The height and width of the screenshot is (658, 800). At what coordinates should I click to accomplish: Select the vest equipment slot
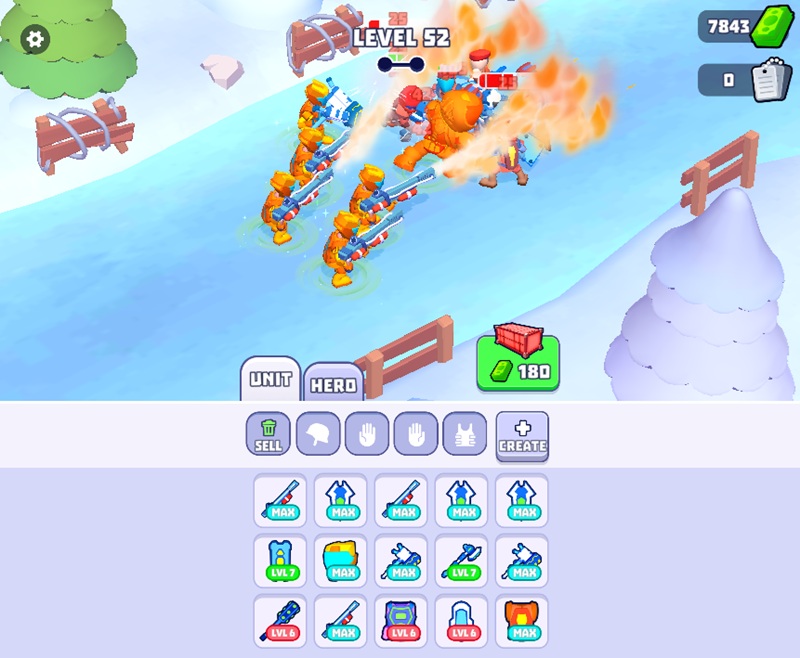click(x=465, y=434)
